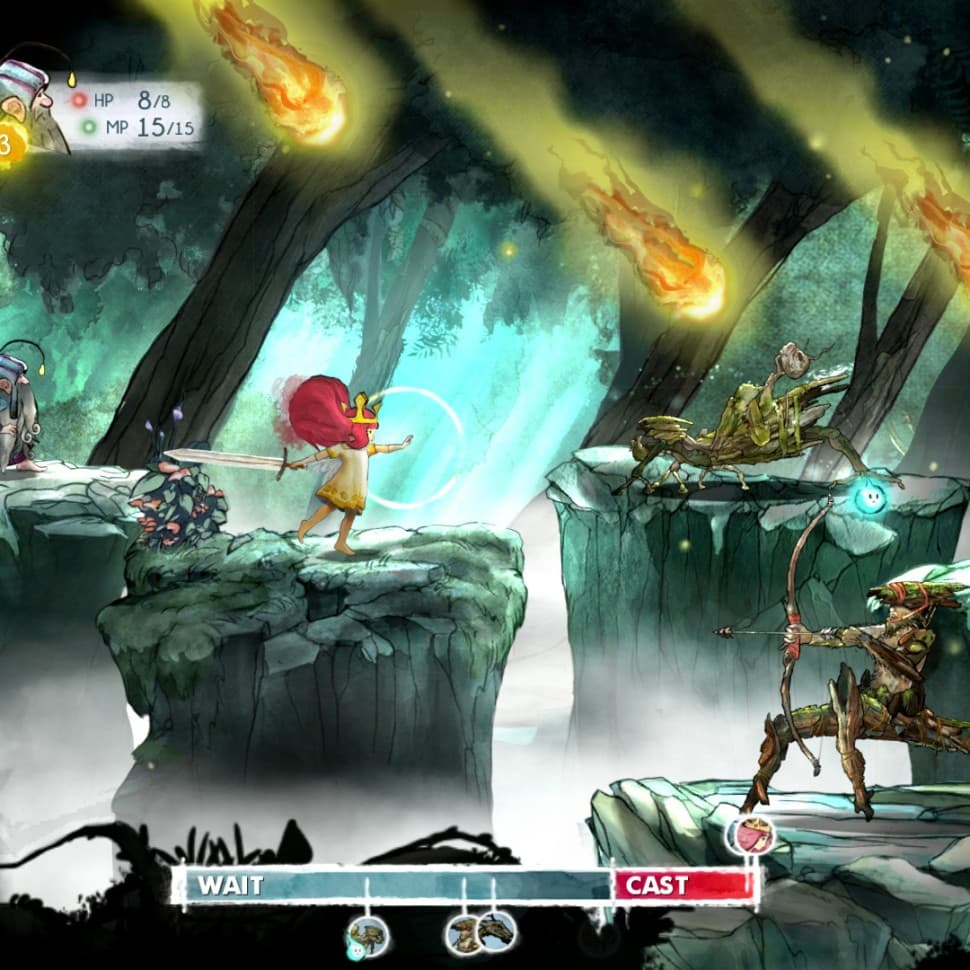970x970 pixels.
Task: Select Aurora's portrait marker above the CAST bar
Action: tap(749, 835)
